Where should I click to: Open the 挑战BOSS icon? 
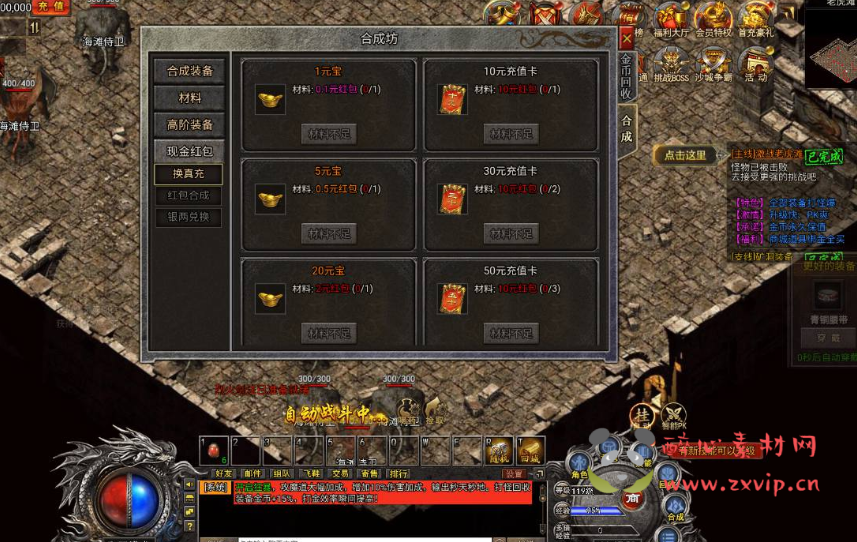point(671,65)
